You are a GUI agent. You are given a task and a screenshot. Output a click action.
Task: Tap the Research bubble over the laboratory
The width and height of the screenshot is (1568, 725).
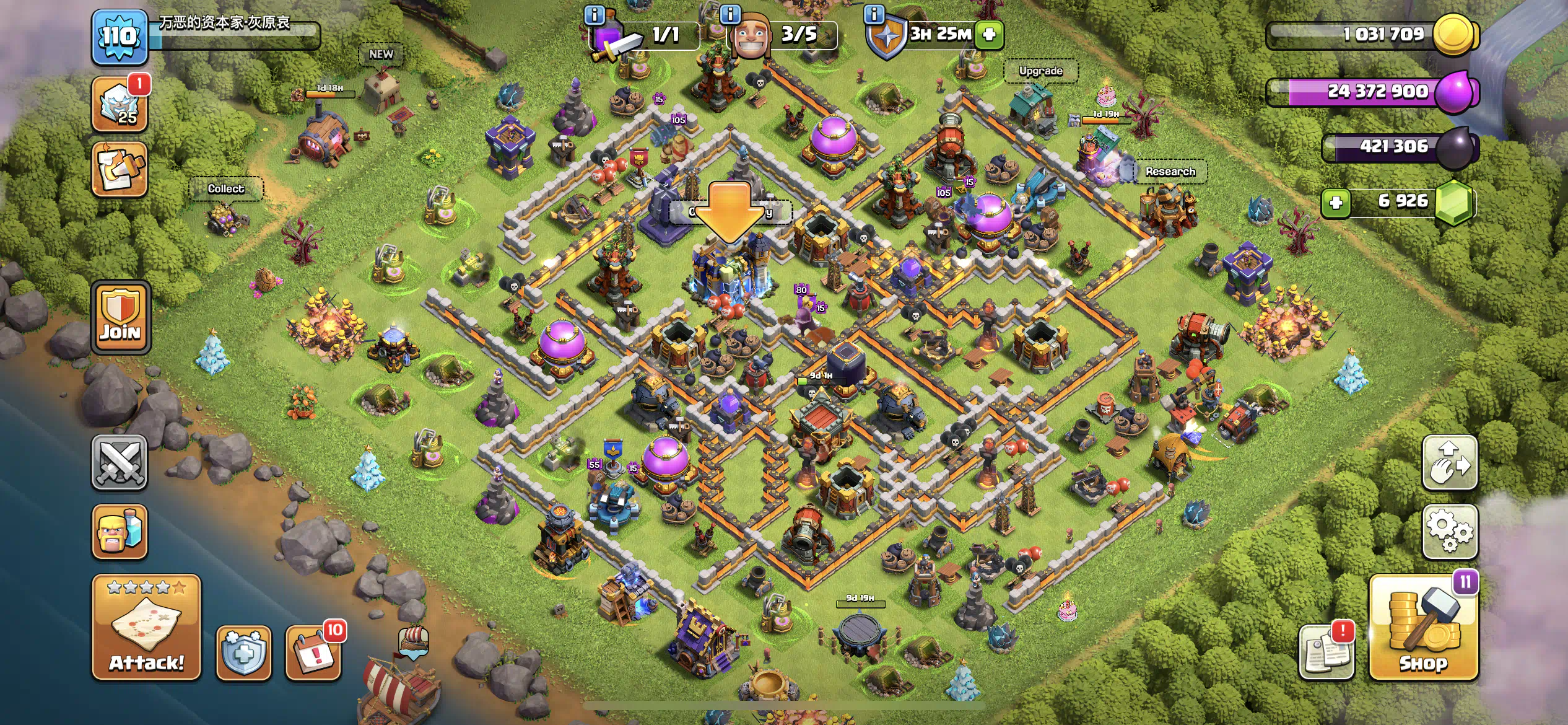(x=1170, y=172)
